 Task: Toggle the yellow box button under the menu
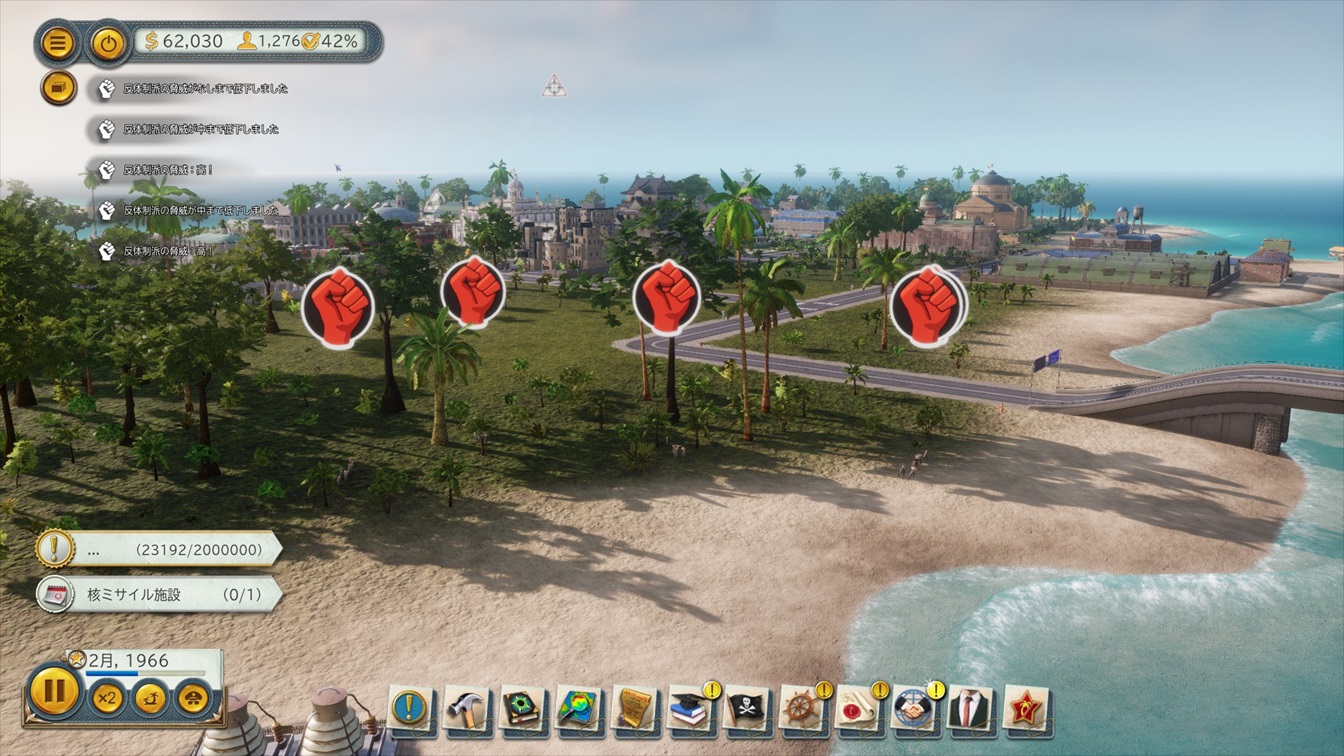(x=58, y=88)
